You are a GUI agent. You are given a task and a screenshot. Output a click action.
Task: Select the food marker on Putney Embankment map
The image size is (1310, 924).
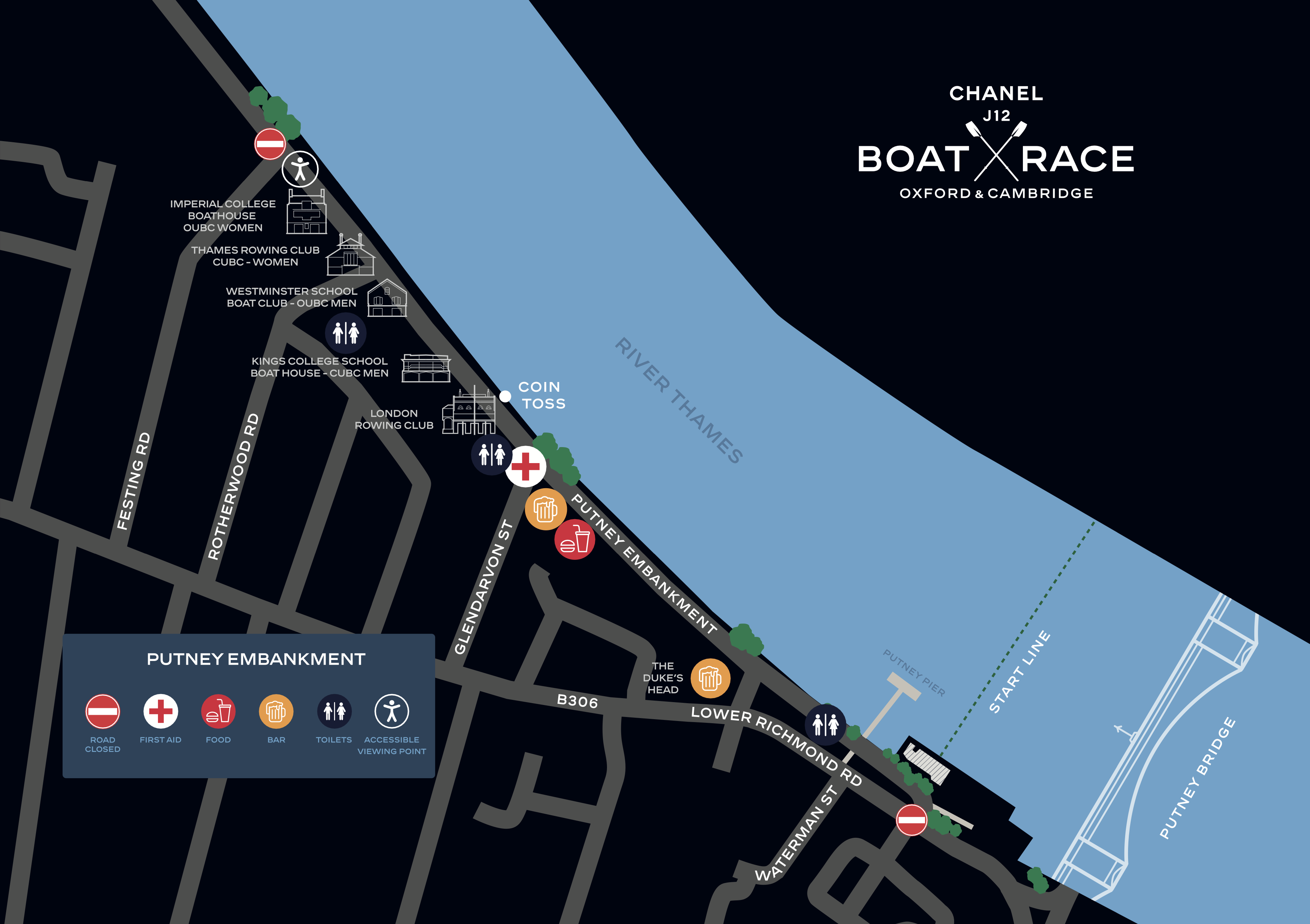(x=575, y=539)
